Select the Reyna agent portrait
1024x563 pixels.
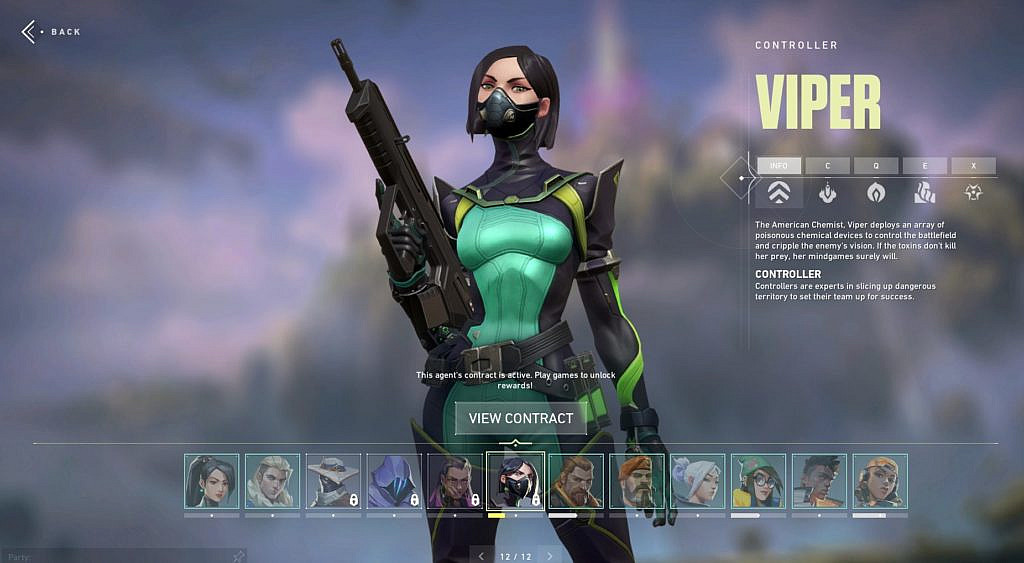pos(455,481)
